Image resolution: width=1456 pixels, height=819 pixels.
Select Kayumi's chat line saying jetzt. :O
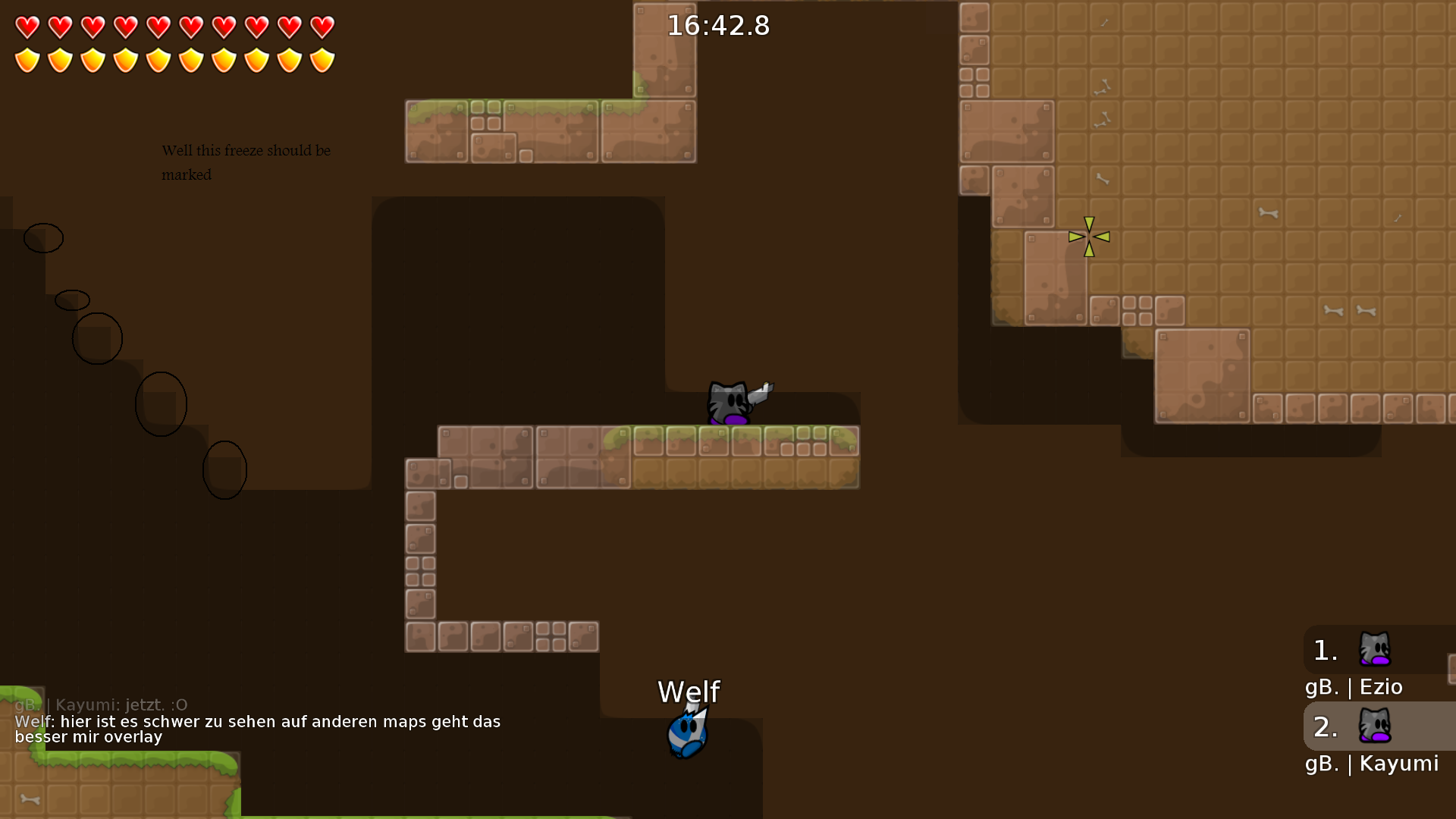[101, 704]
